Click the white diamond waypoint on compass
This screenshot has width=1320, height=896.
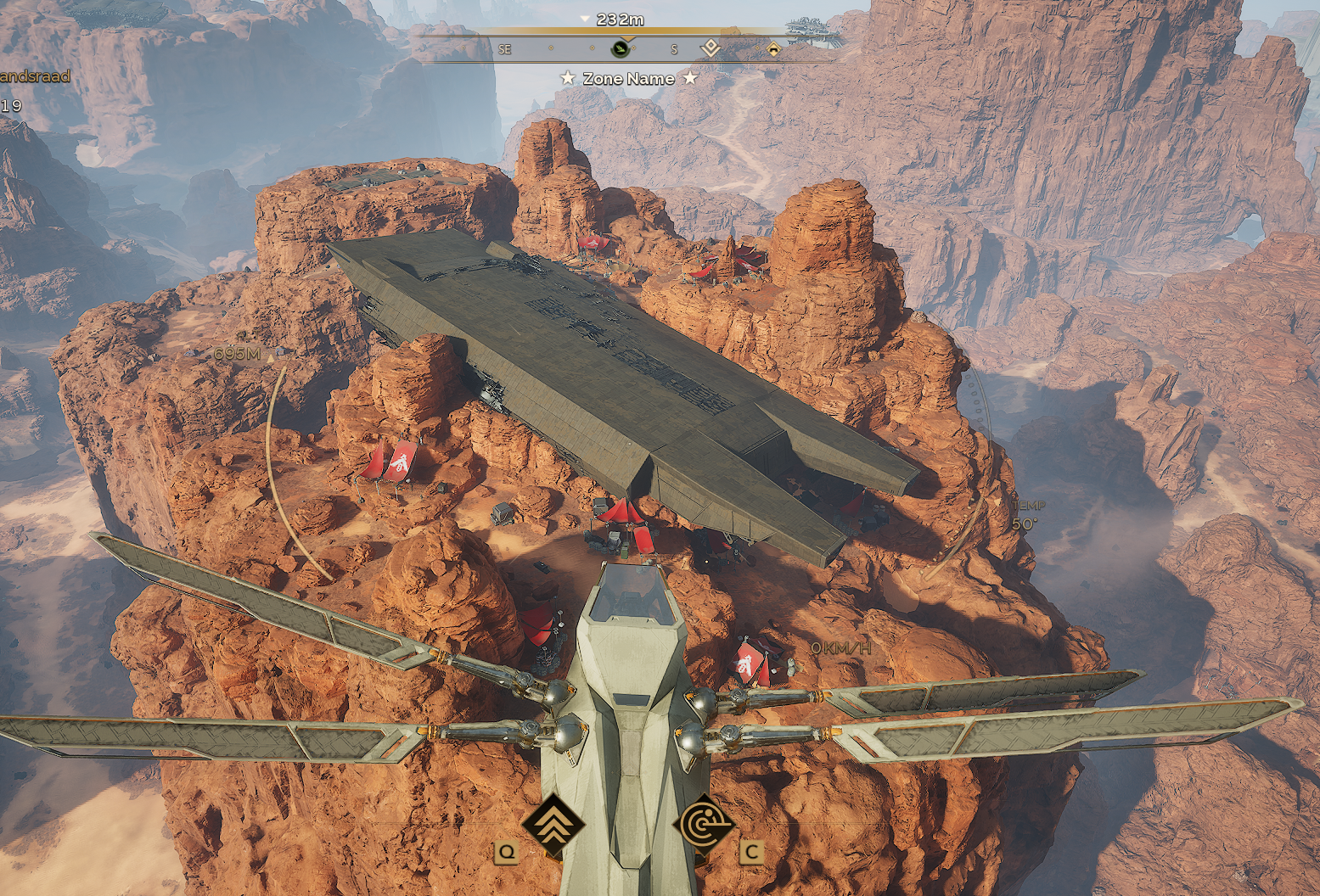[x=711, y=48]
